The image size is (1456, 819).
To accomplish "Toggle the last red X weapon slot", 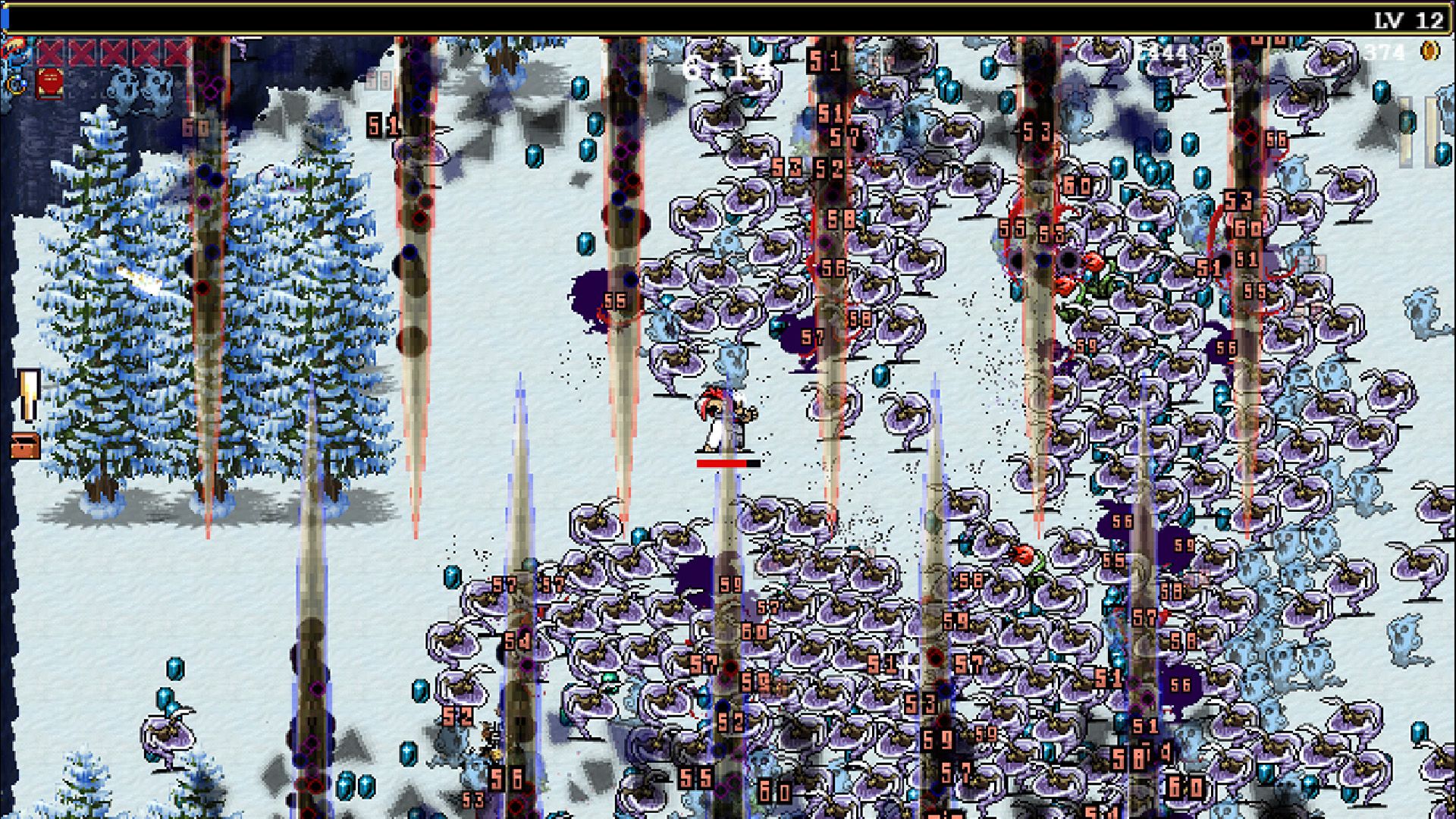I will click(177, 53).
